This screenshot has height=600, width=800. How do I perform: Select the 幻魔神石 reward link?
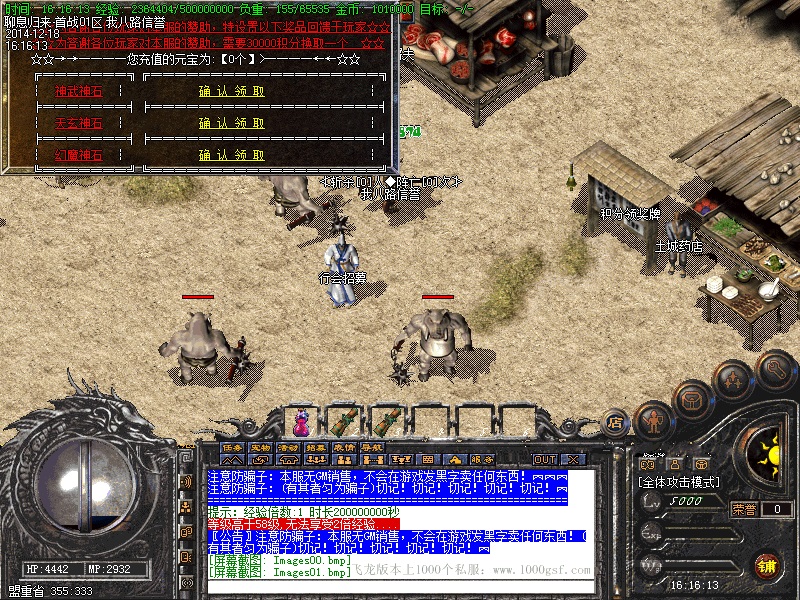click(78, 155)
